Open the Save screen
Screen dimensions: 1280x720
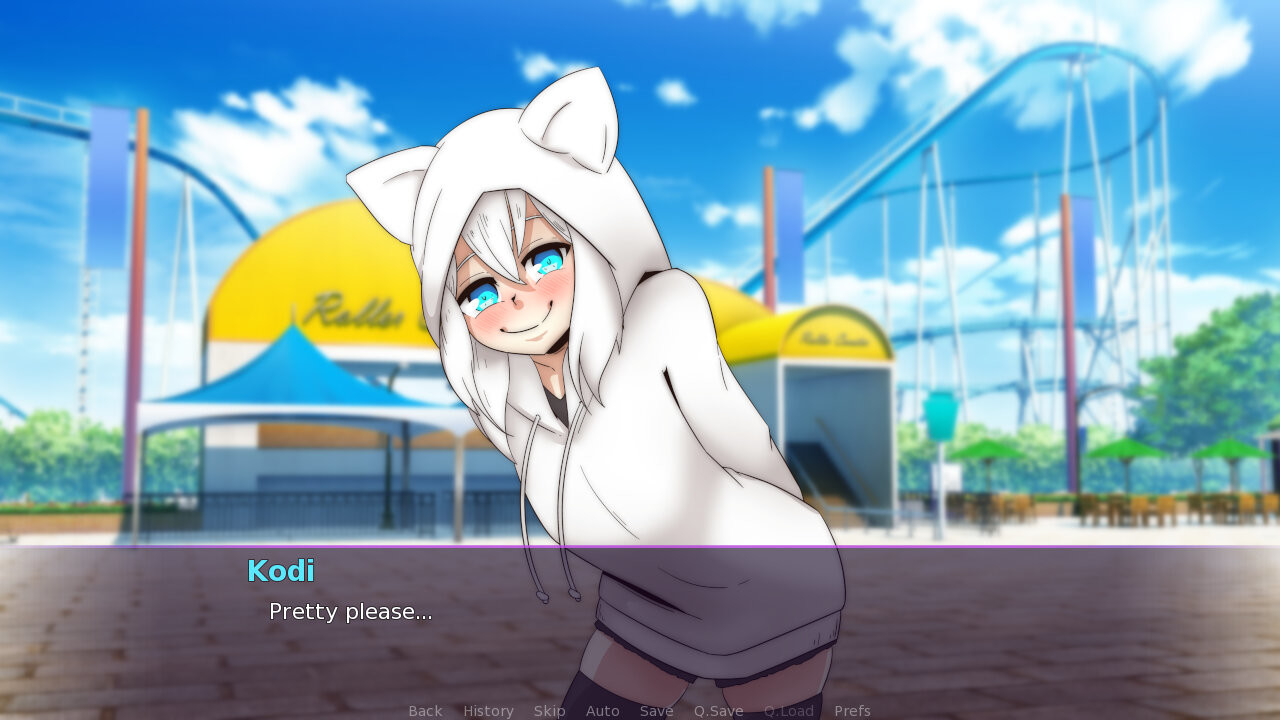click(656, 711)
